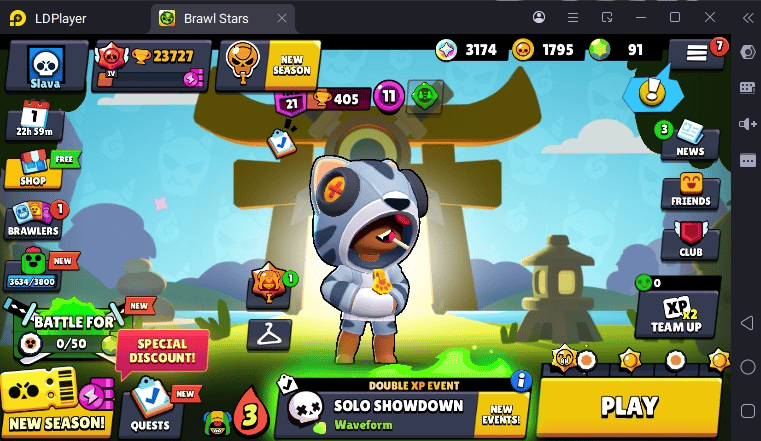Open the Friends list
Screen dimensions: 761x441
point(691,189)
